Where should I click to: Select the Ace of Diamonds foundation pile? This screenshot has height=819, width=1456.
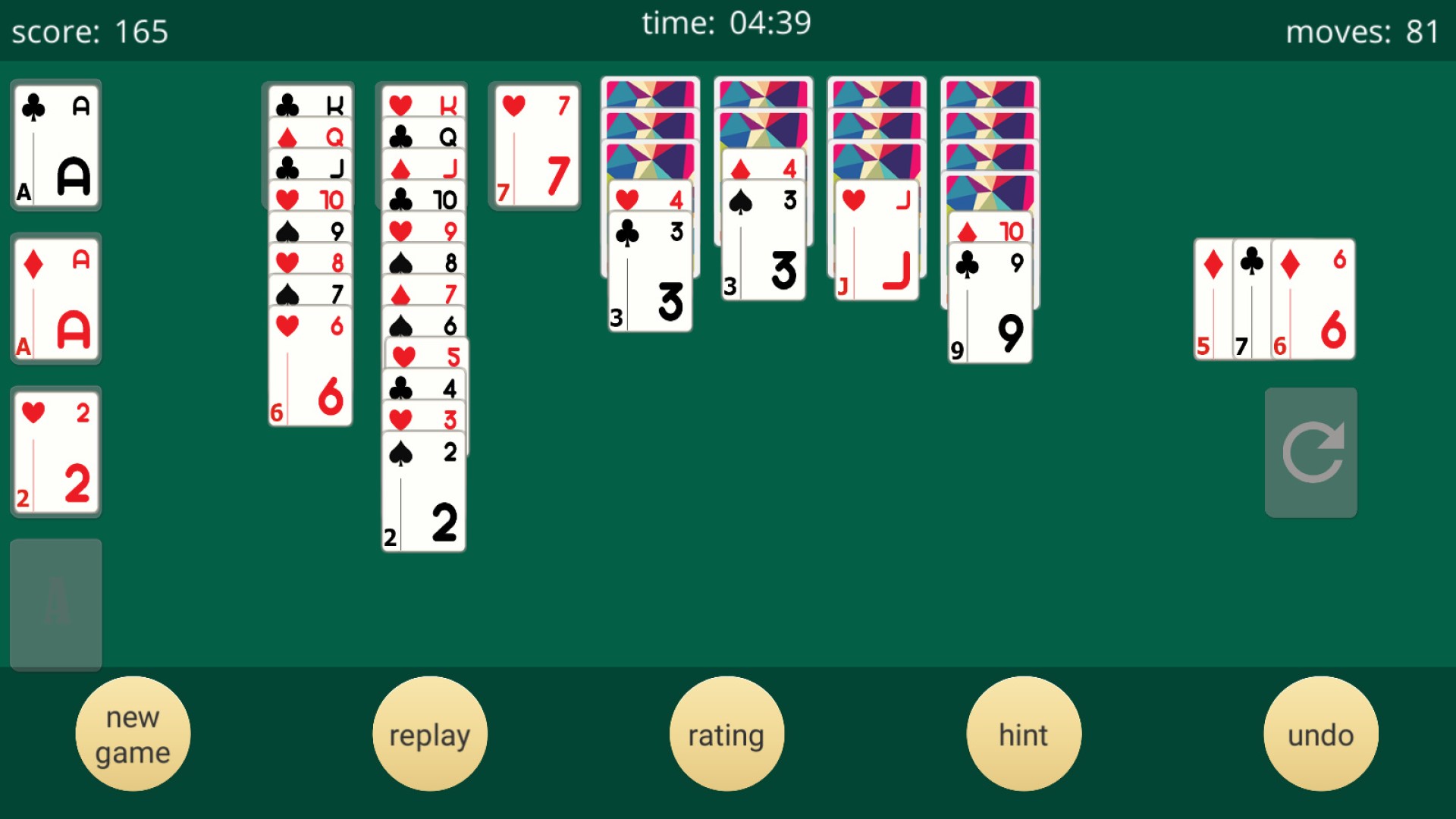coord(55,298)
